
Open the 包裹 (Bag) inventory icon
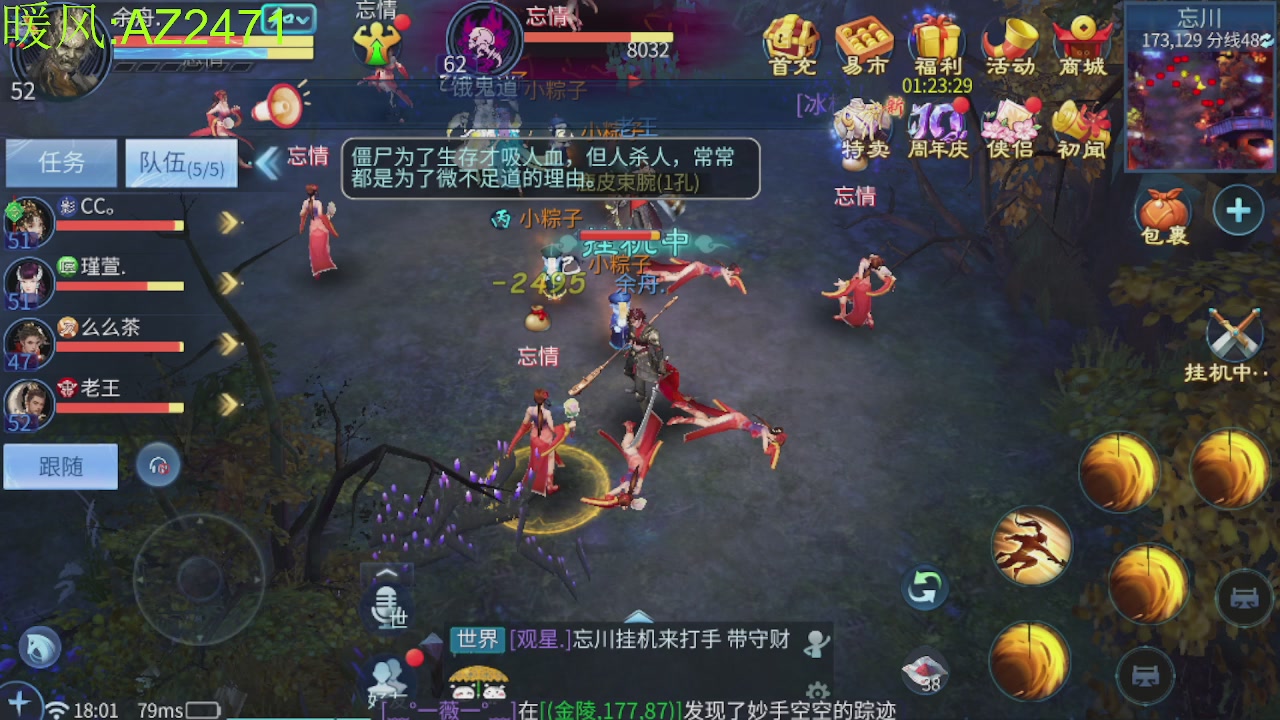(1161, 212)
